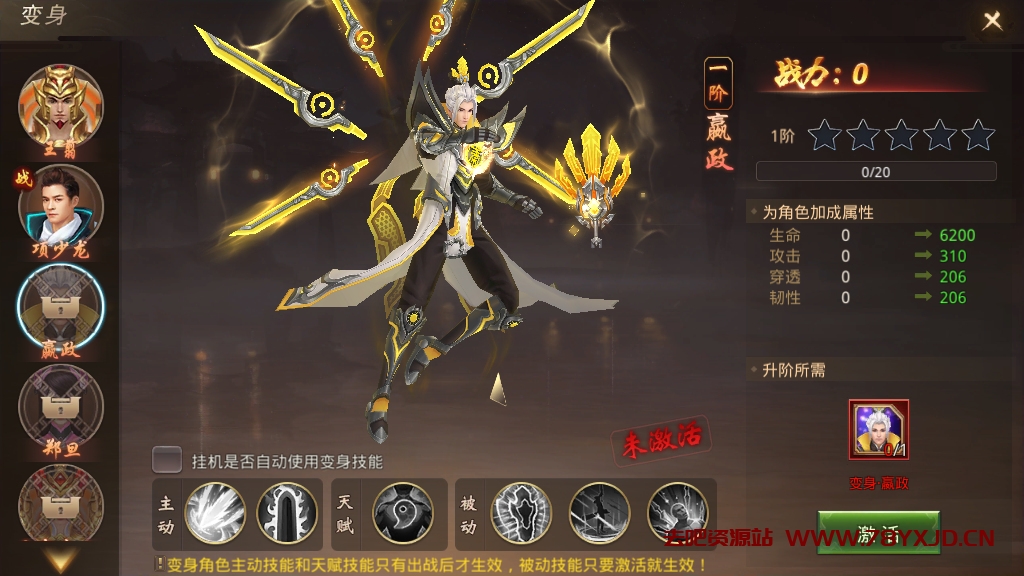The width and height of the screenshot is (1024, 576).
Task: Inspect the glowing shield passive skill
Action: click(521, 512)
